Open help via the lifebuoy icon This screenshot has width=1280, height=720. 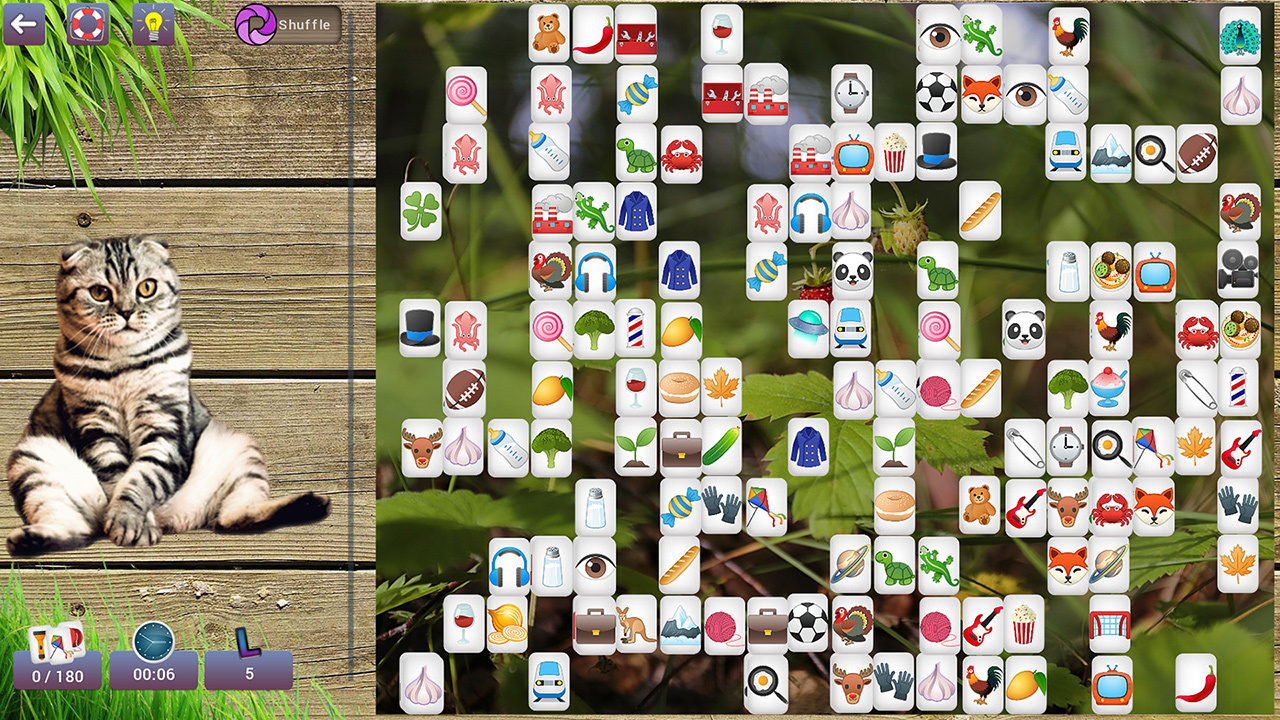pos(88,25)
